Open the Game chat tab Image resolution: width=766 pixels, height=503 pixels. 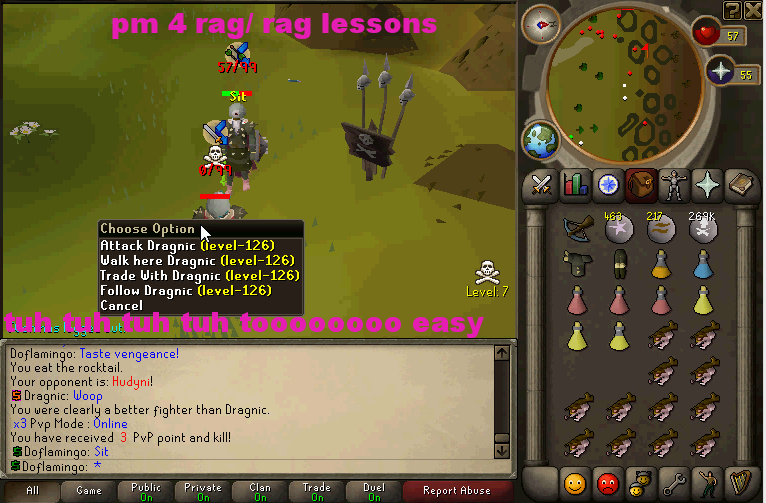pyautogui.click(x=89, y=491)
